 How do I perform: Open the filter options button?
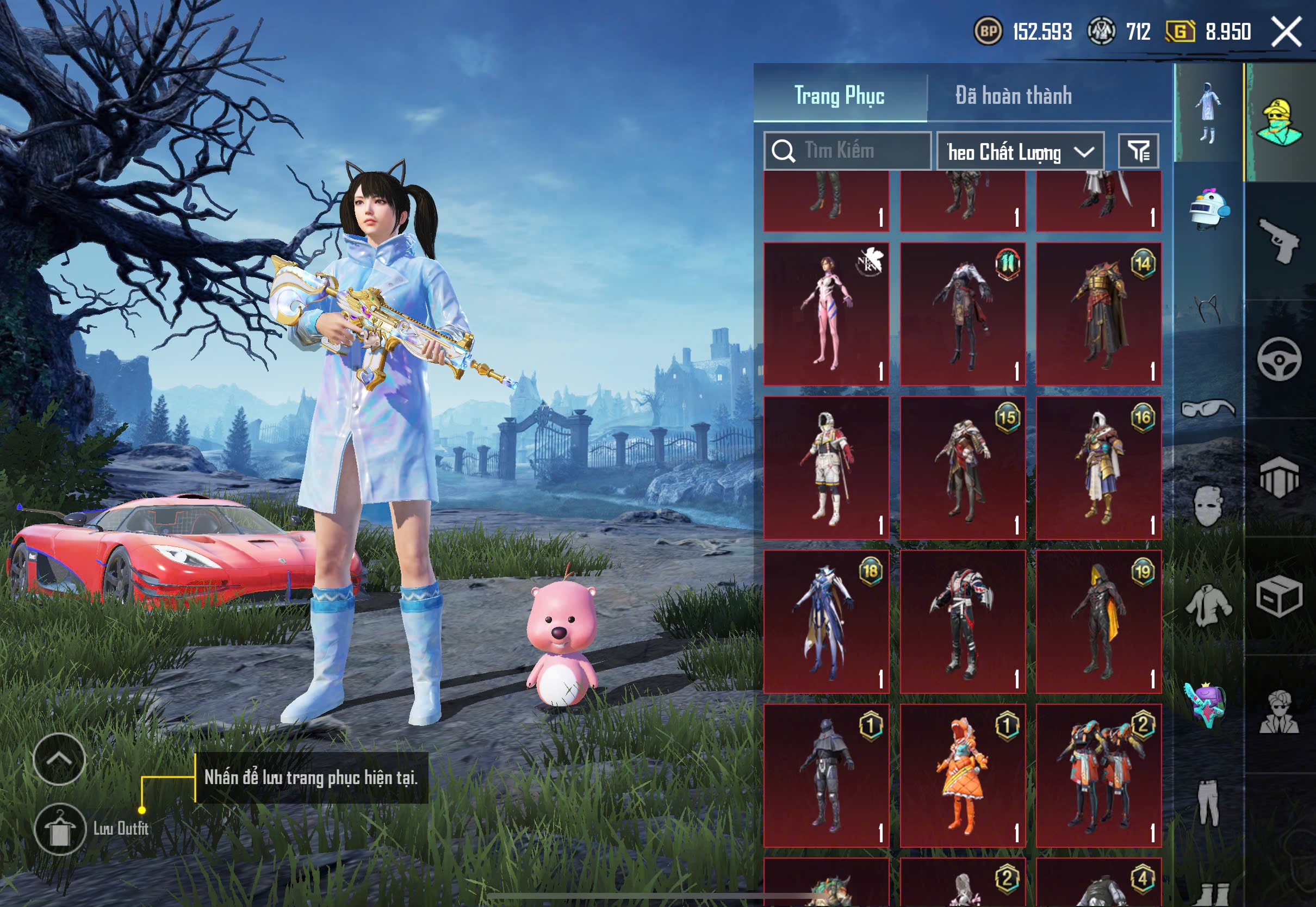(x=1138, y=151)
